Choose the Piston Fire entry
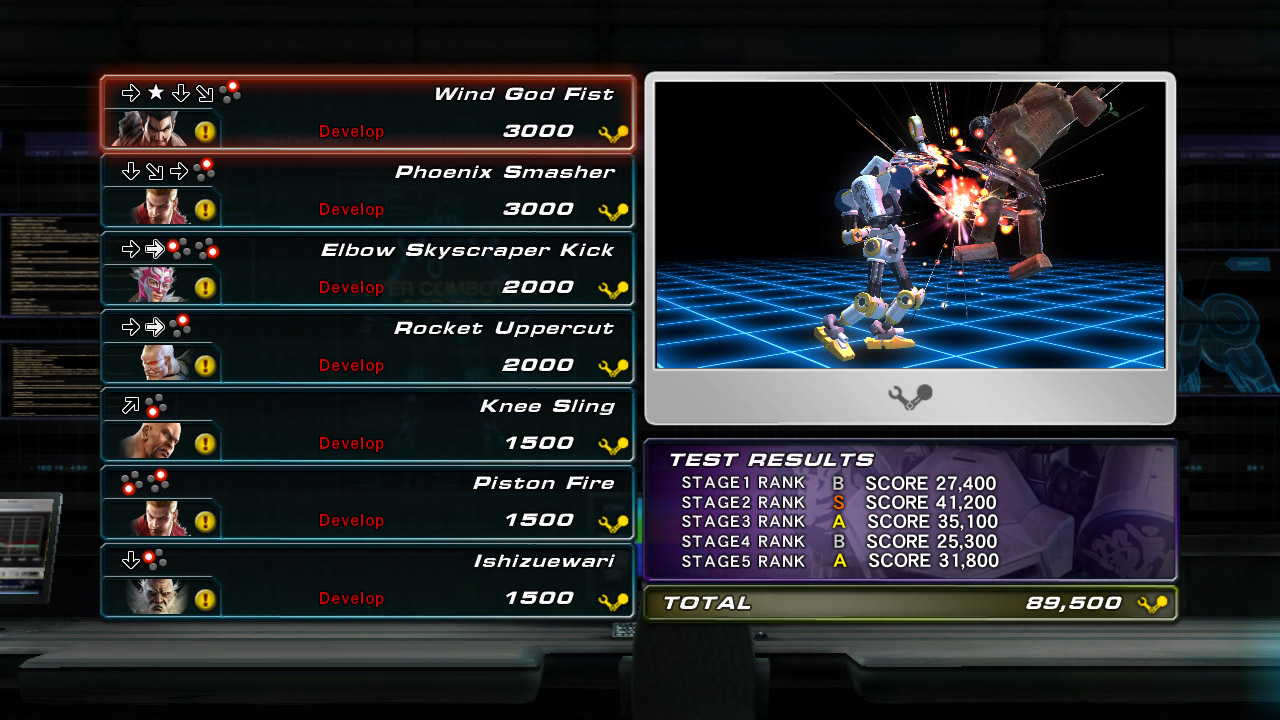Screen dimensions: 1280x720 pos(543,484)
